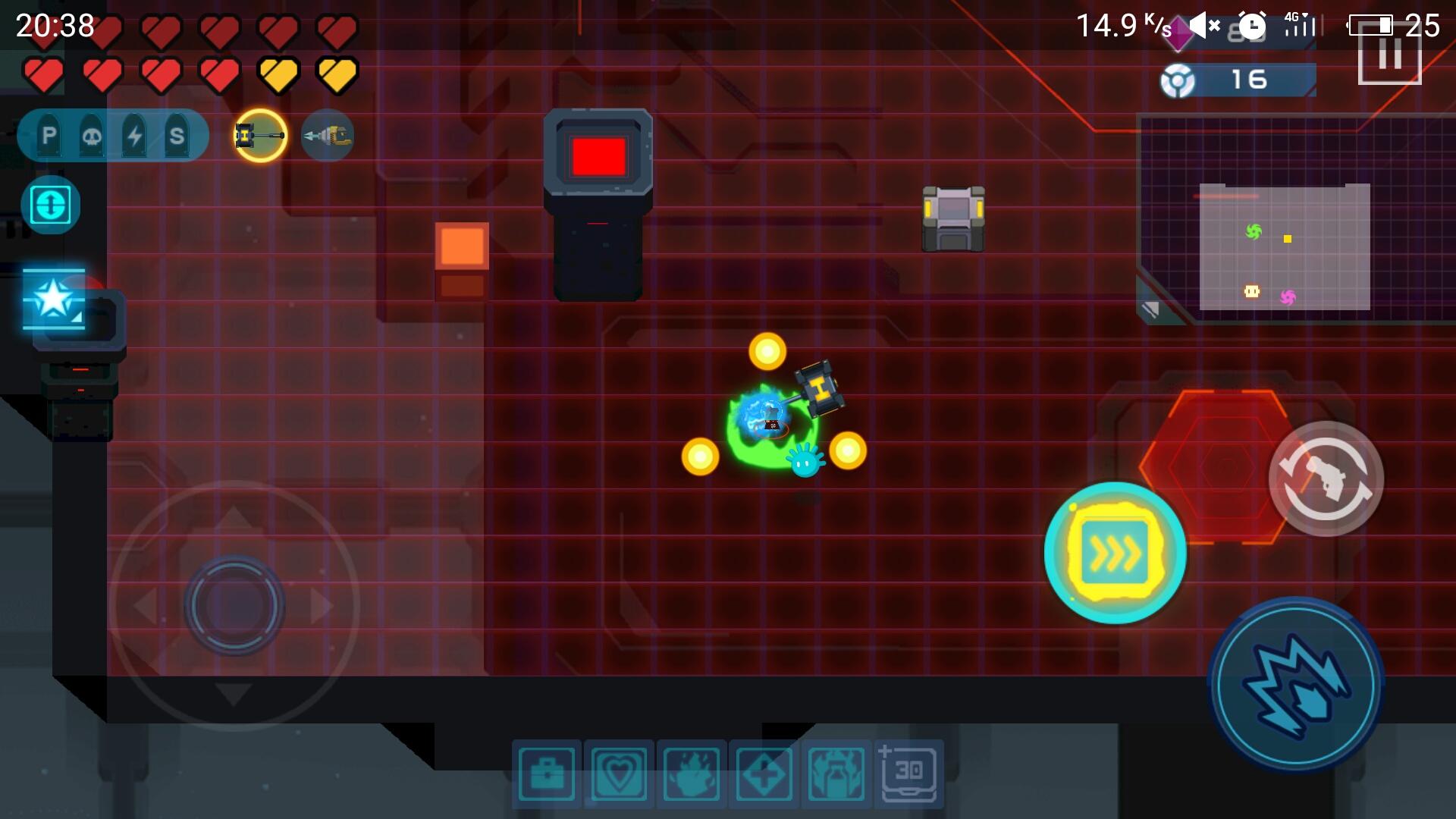1456x819 pixels.
Task: Select the medical cross pickup icon
Action: (764, 772)
